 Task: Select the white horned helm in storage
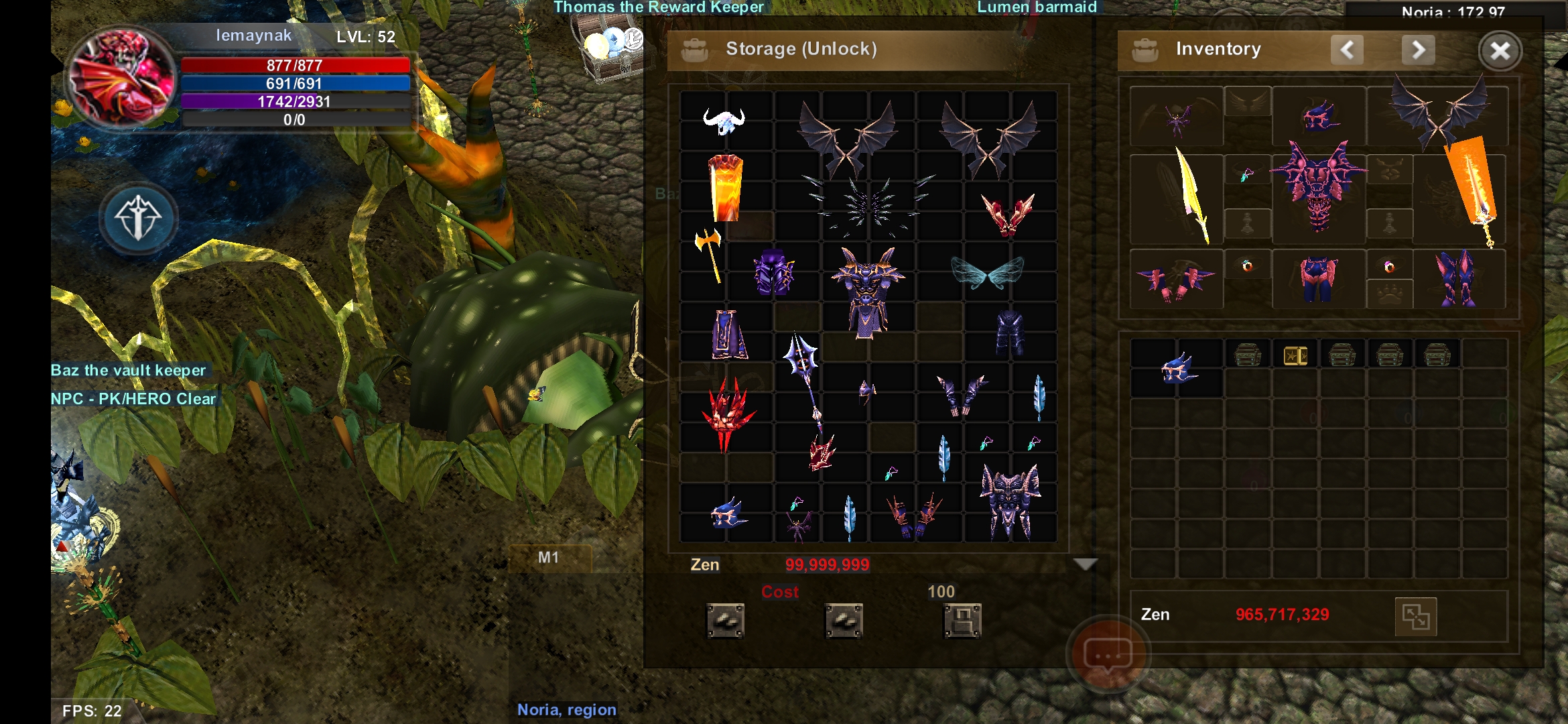(724, 121)
